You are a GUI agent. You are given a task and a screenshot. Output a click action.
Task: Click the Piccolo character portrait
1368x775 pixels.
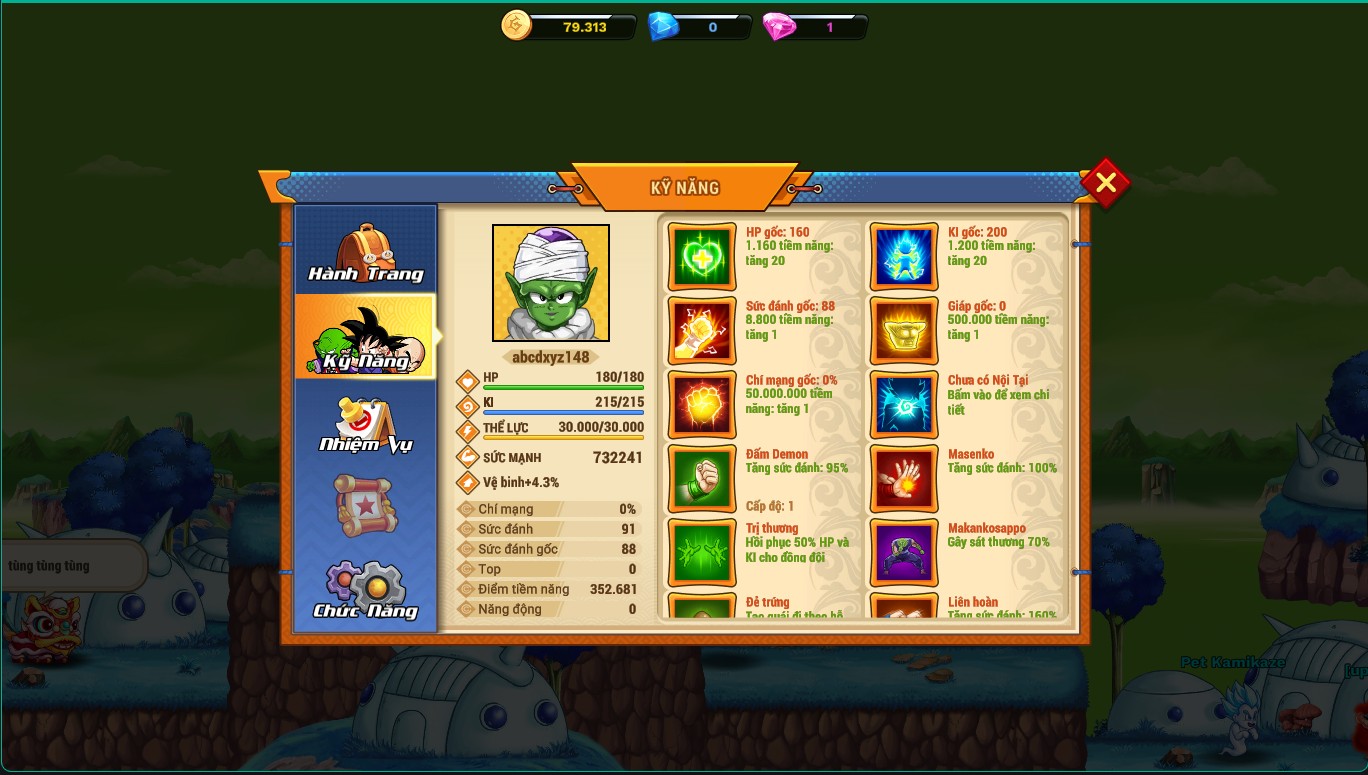pyautogui.click(x=551, y=283)
